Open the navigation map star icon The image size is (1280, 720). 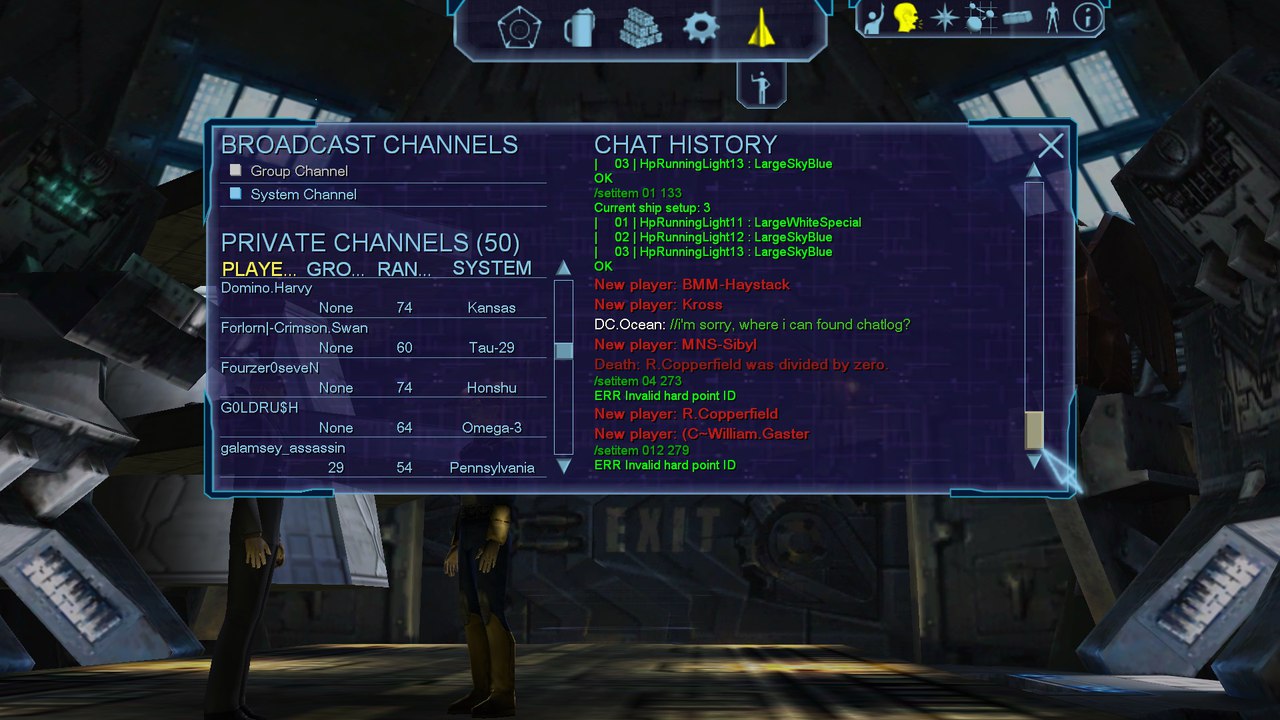click(x=944, y=18)
